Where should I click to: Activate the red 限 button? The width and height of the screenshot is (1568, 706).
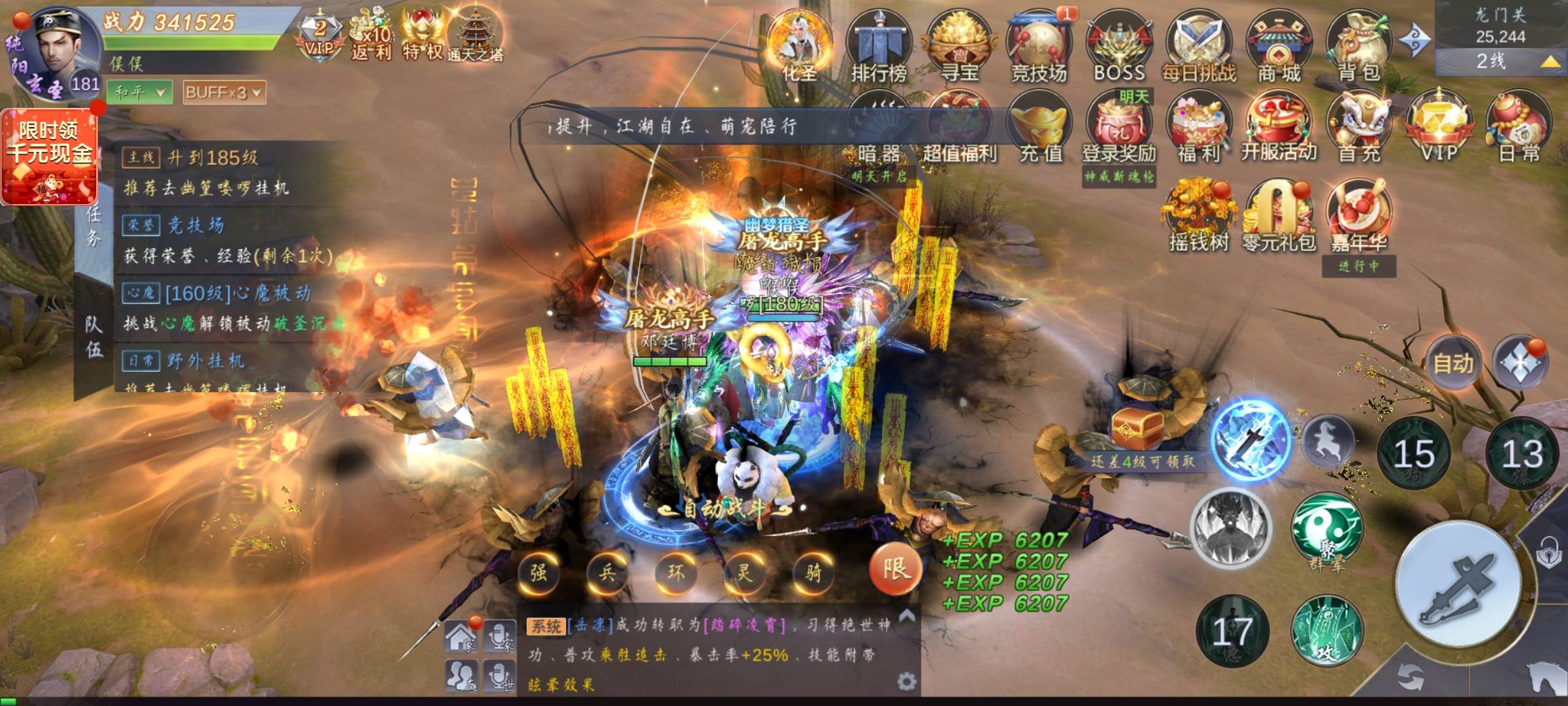coord(895,569)
